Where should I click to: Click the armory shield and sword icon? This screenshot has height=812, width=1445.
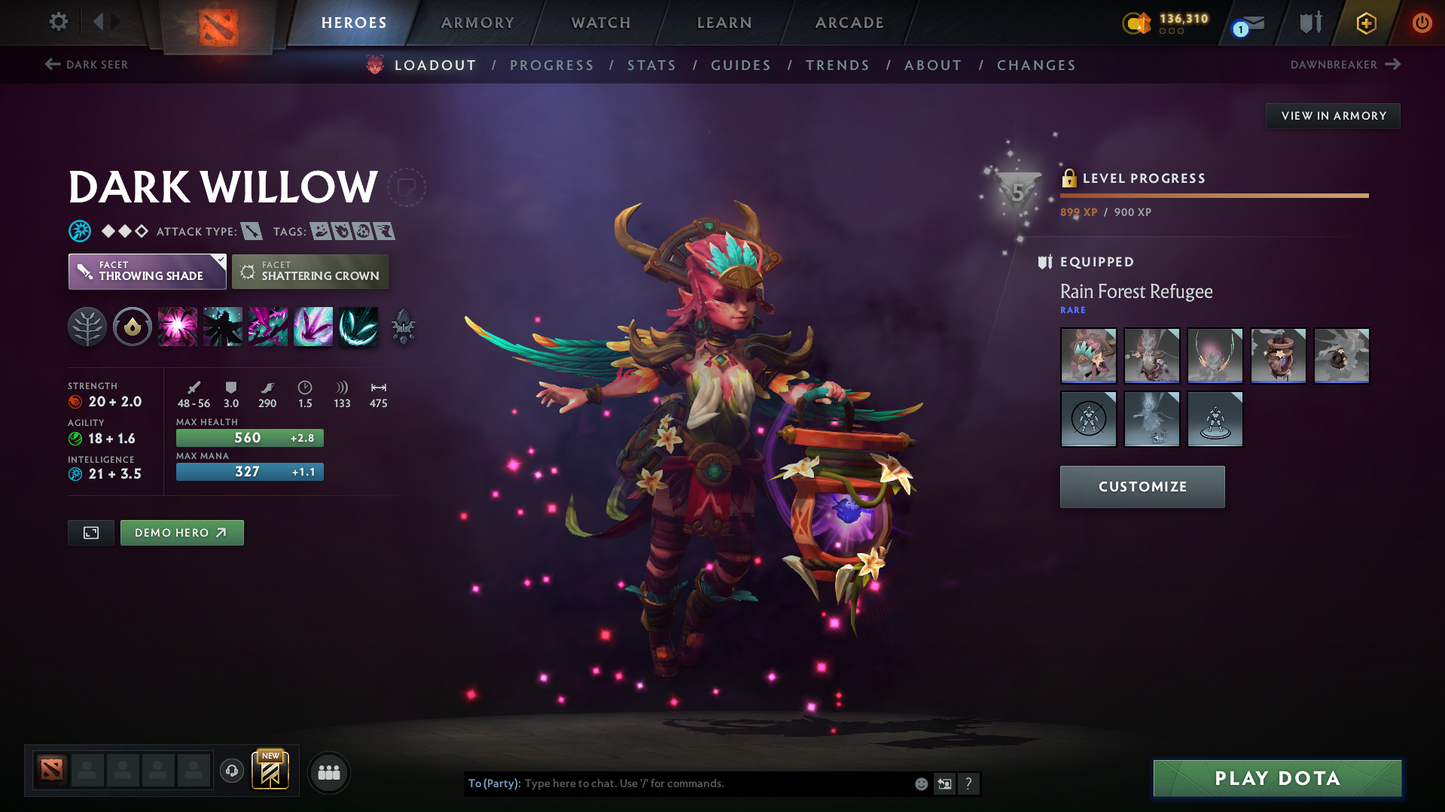pyautogui.click(x=1310, y=22)
